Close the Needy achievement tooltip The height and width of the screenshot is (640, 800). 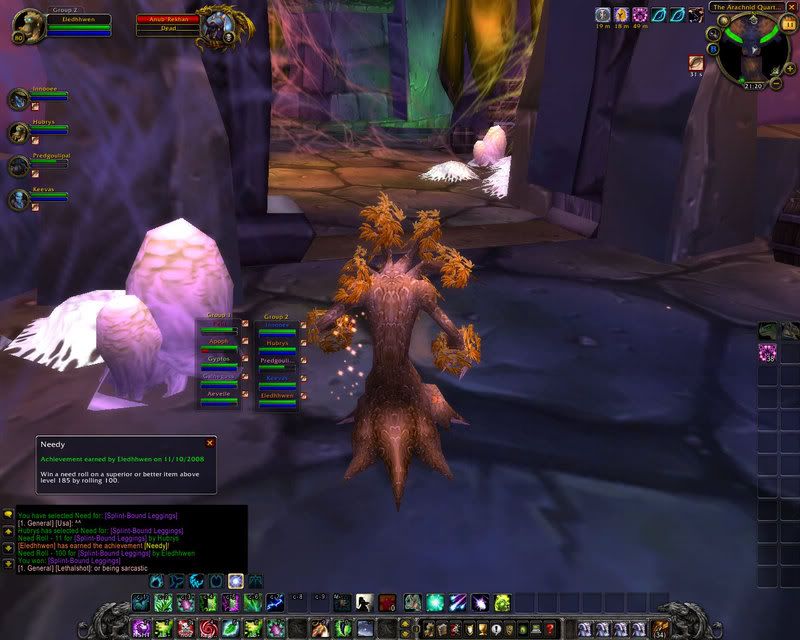[210, 442]
